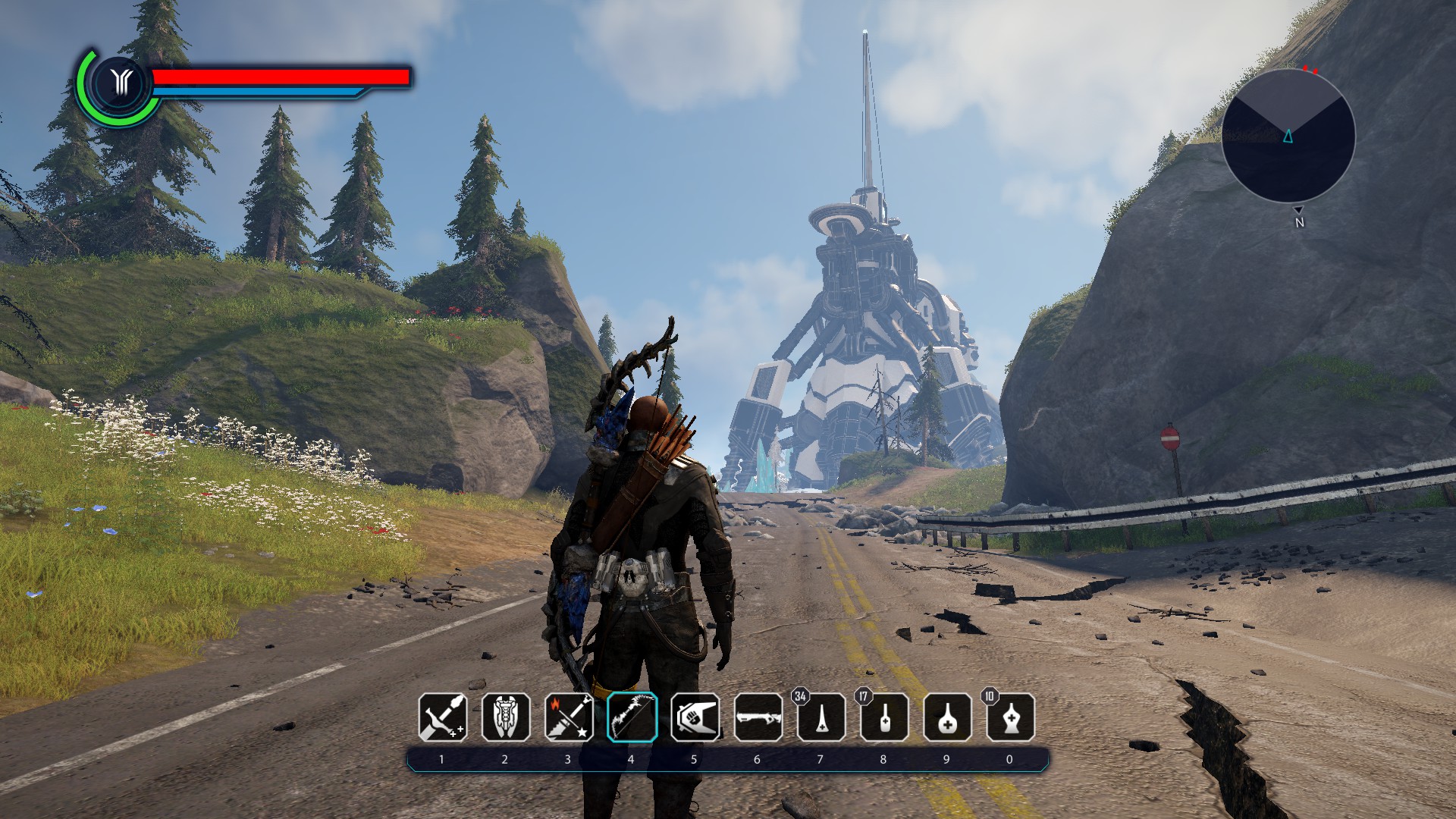Use the bottle potion with 17 count

(883, 717)
